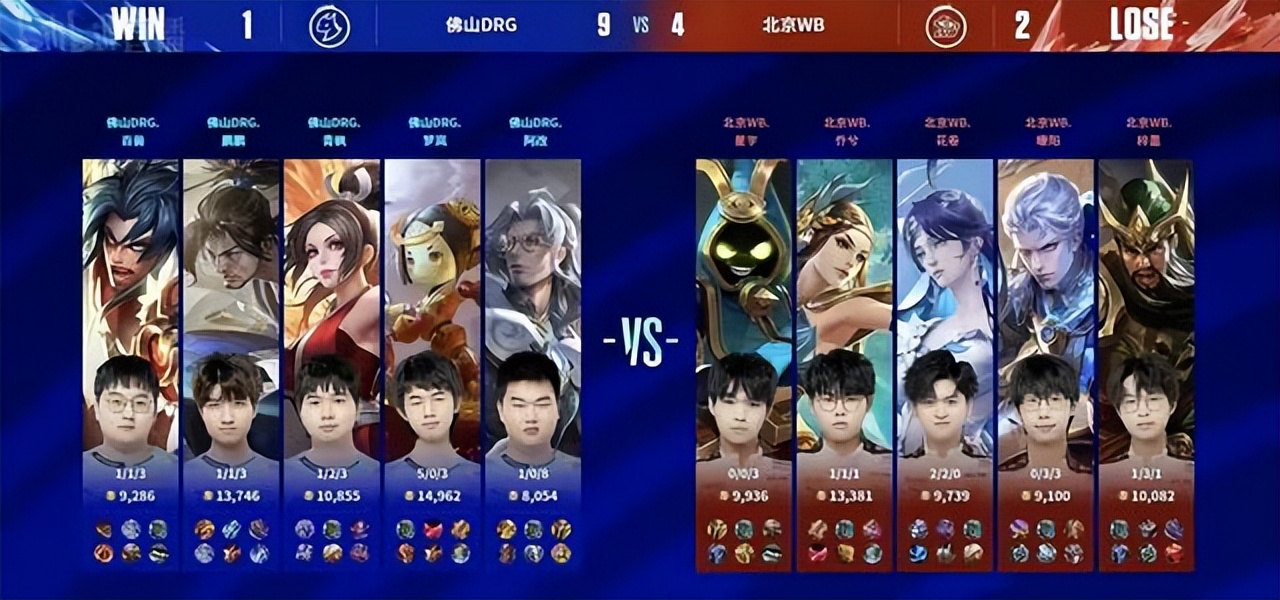1280x600 pixels.
Task: Click the 佛山DRG team logo
Action: coord(329,26)
